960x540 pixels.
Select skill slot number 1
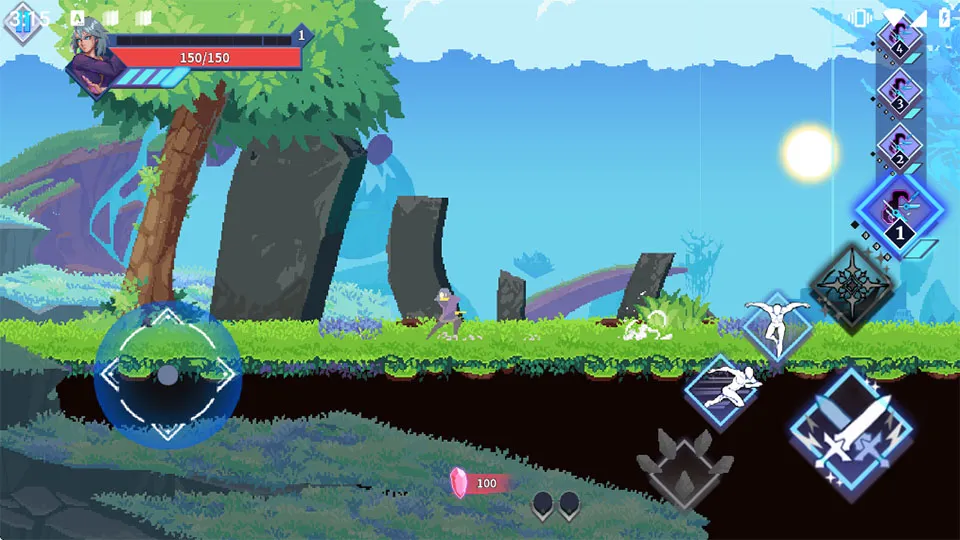[898, 215]
